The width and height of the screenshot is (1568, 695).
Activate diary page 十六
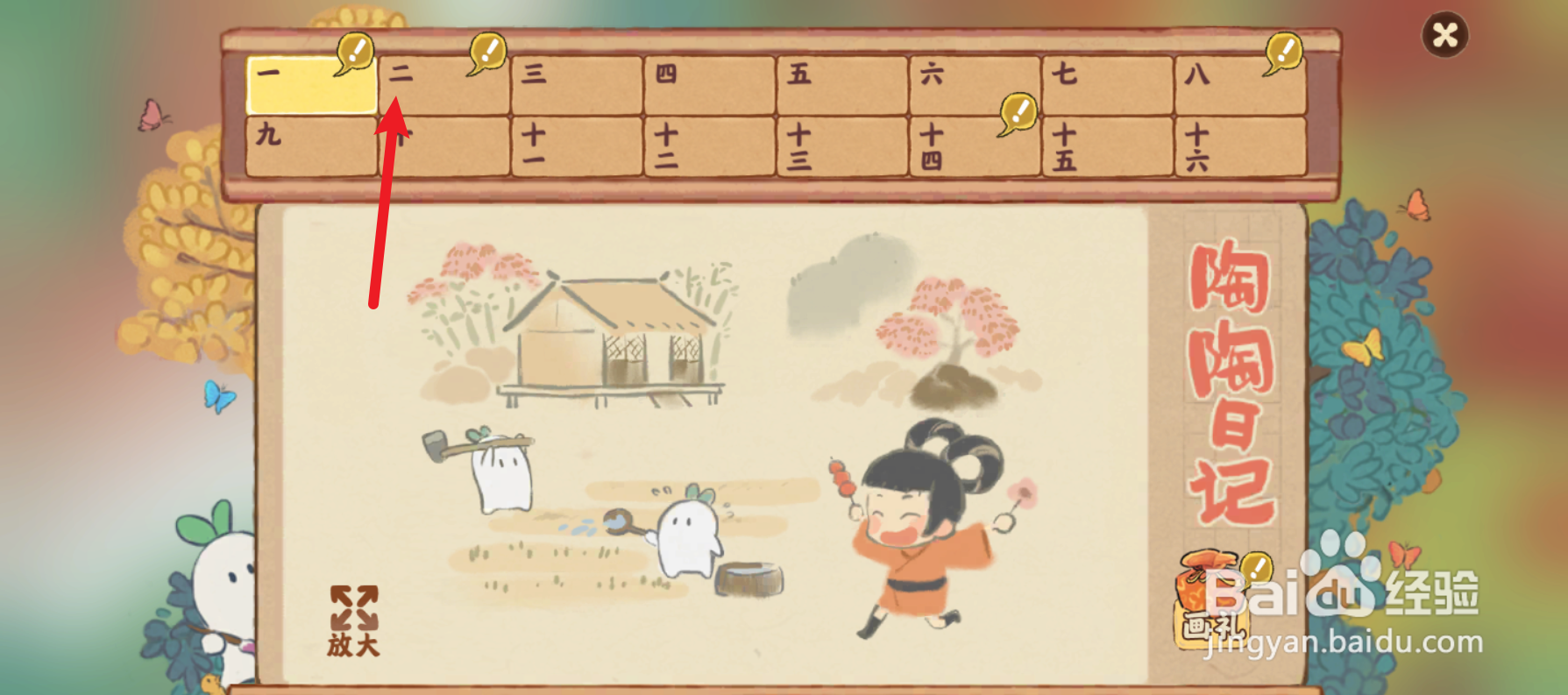[x=1238, y=147]
